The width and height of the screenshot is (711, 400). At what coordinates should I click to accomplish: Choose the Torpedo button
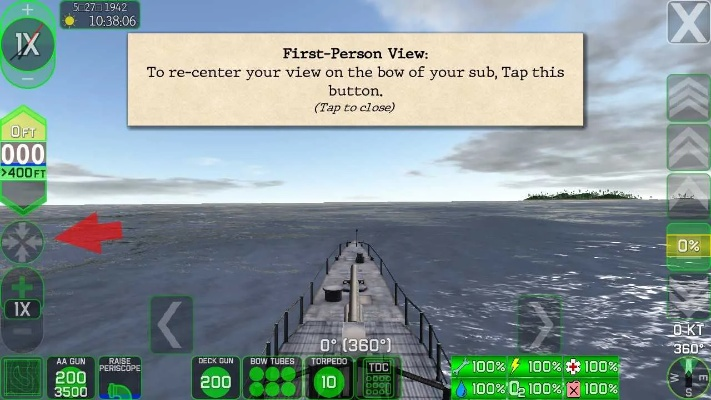click(330, 378)
